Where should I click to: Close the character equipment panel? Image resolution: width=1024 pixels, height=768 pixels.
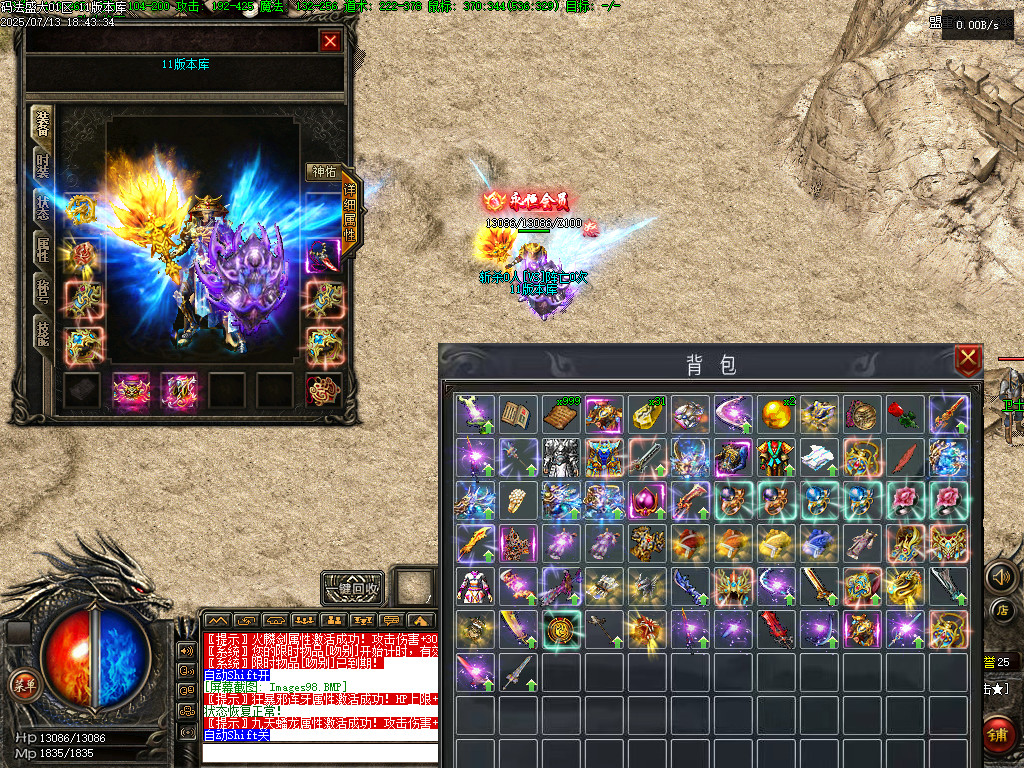click(x=330, y=41)
